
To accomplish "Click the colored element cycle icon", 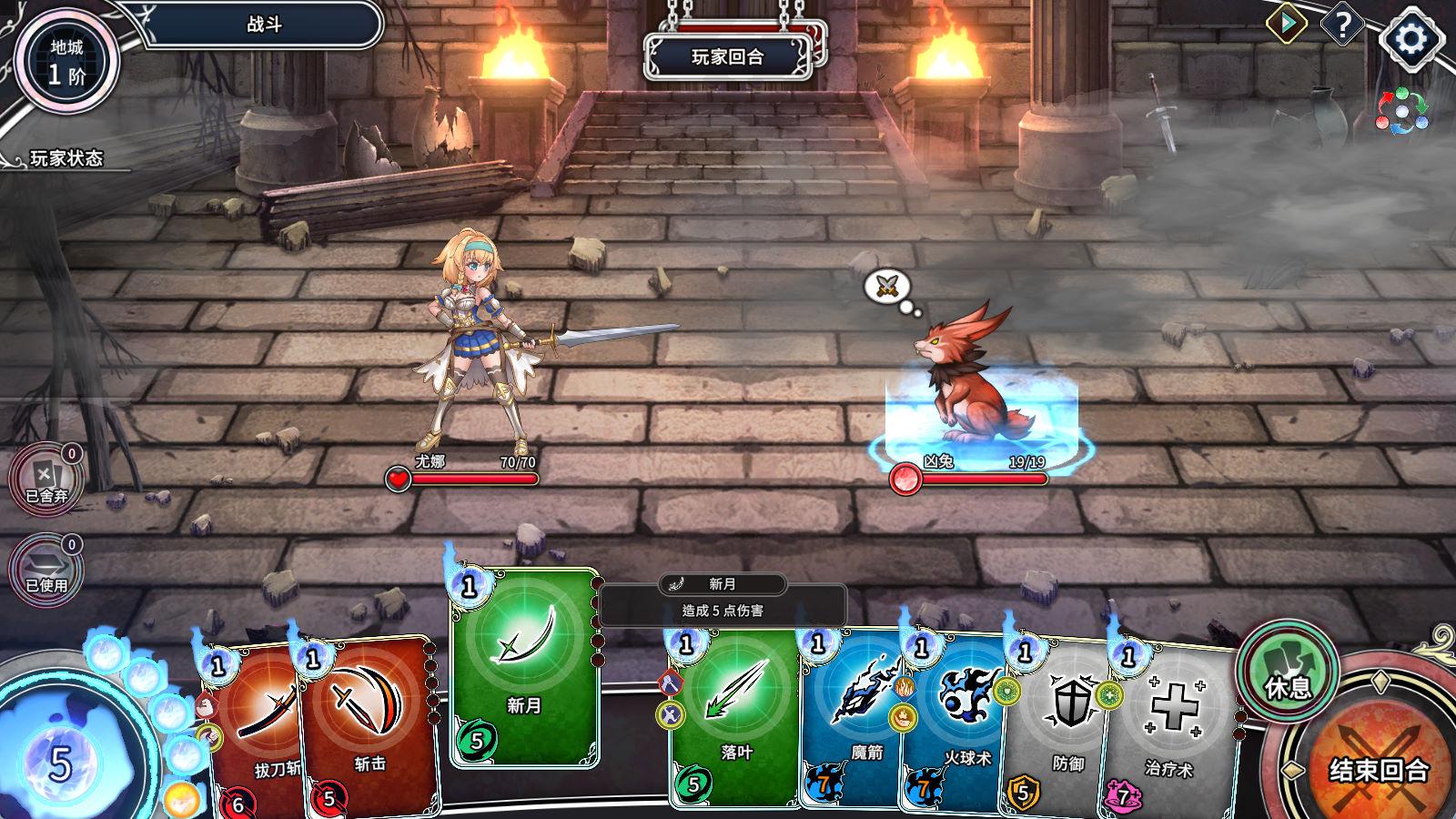I will pos(1401,111).
